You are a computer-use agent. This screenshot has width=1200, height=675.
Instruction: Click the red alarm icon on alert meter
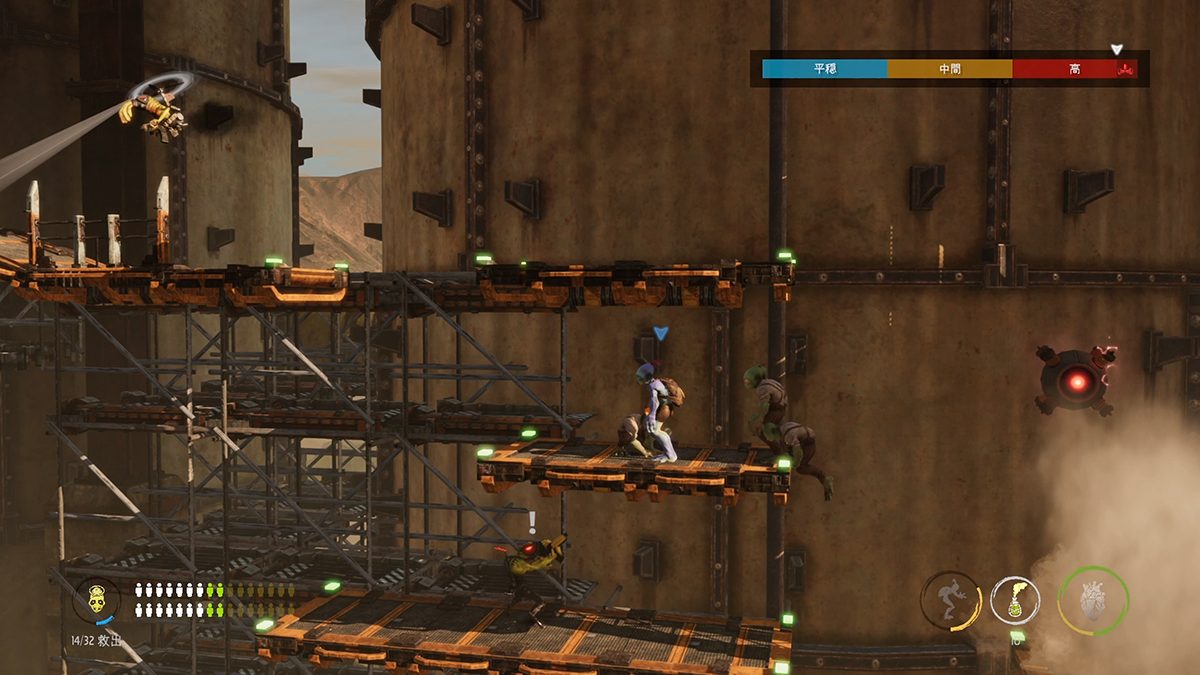[1127, 69]
